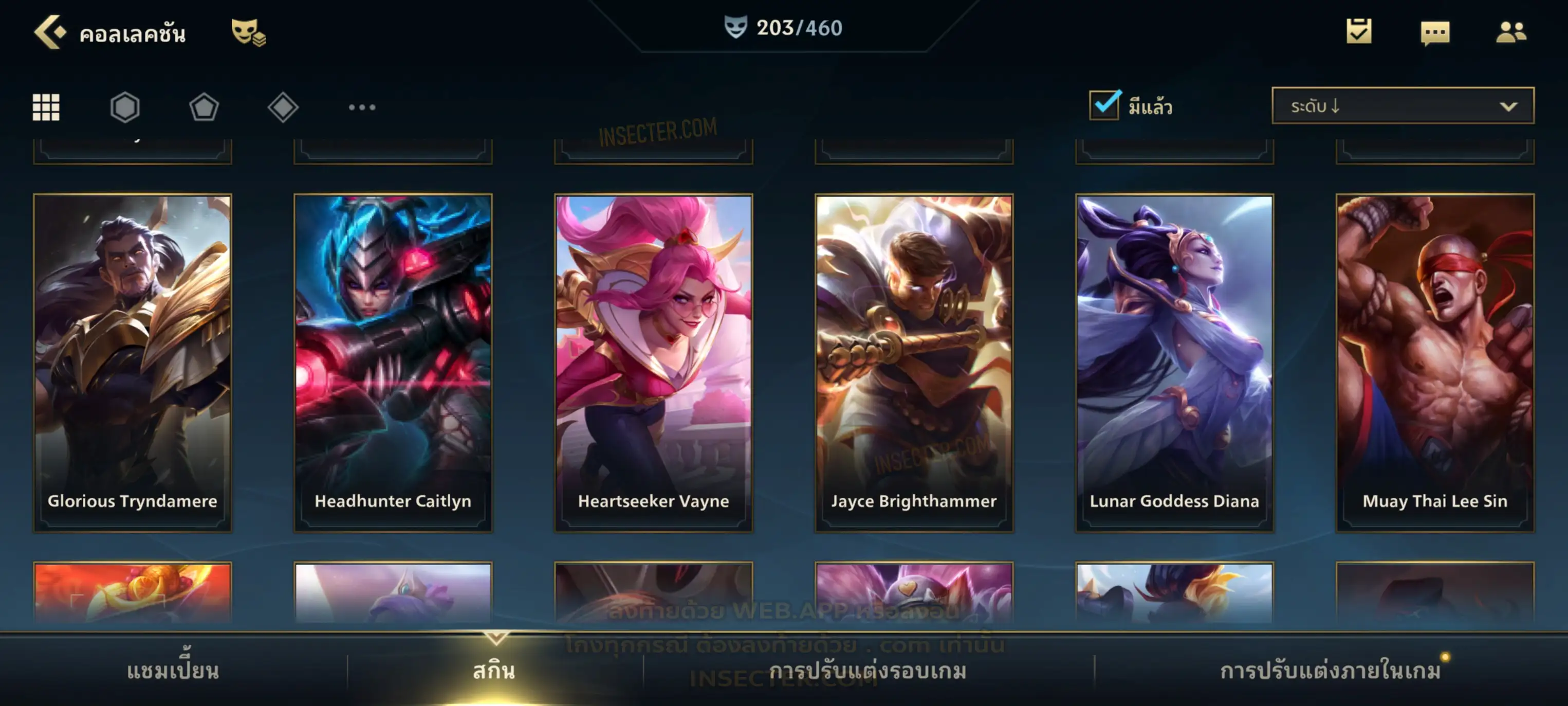Switch to the การปรับแต่งภายในเกม tab

(x=1331, y=671)
